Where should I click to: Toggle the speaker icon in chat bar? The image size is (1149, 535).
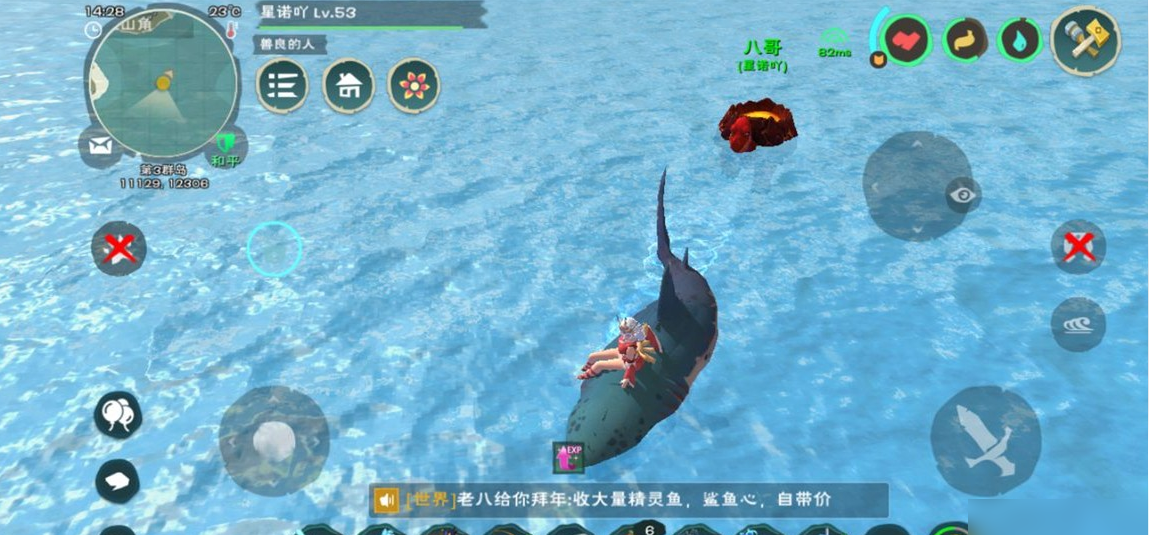386,499
